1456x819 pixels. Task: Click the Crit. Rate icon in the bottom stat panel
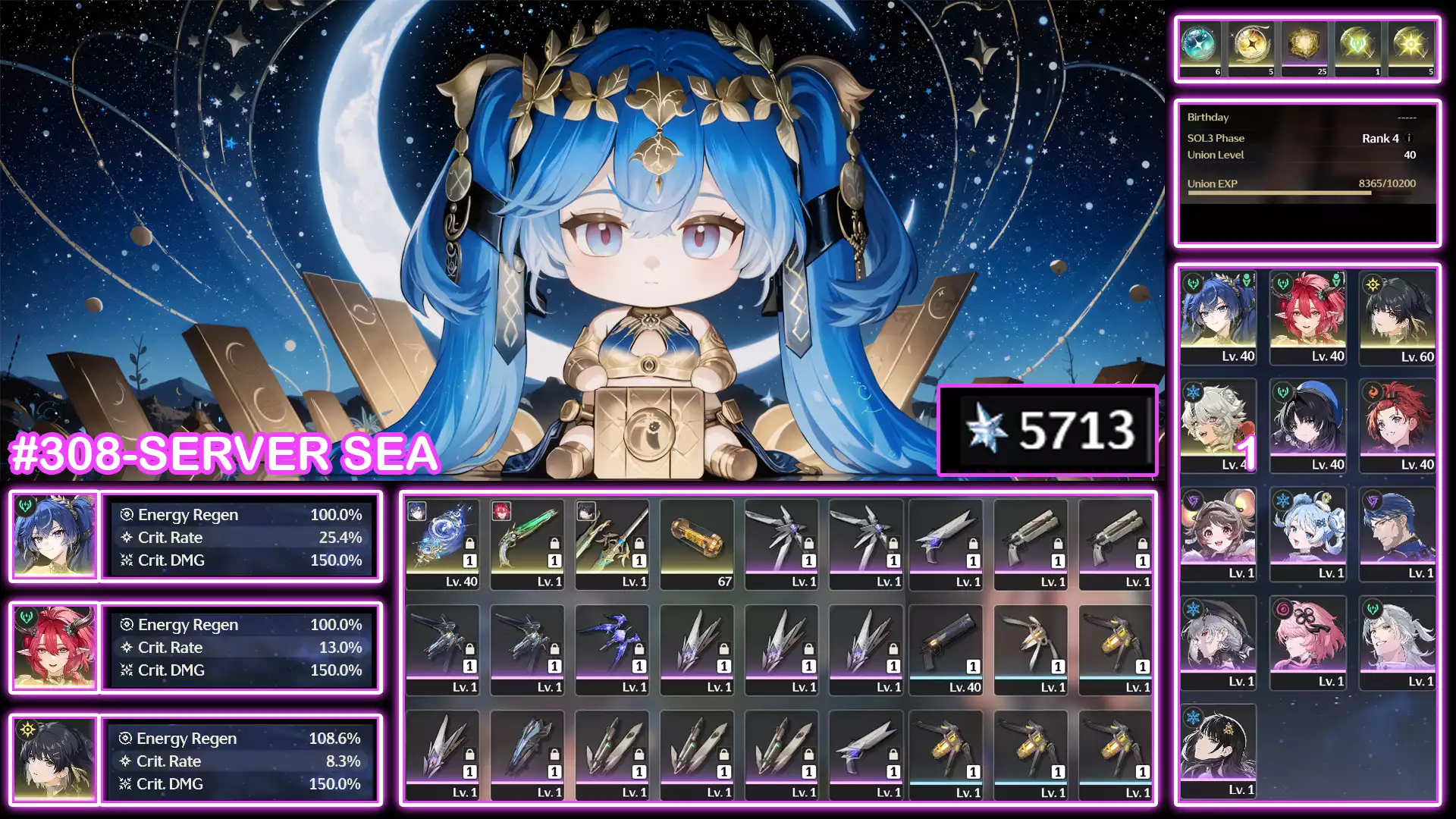[x=126, y=761]
